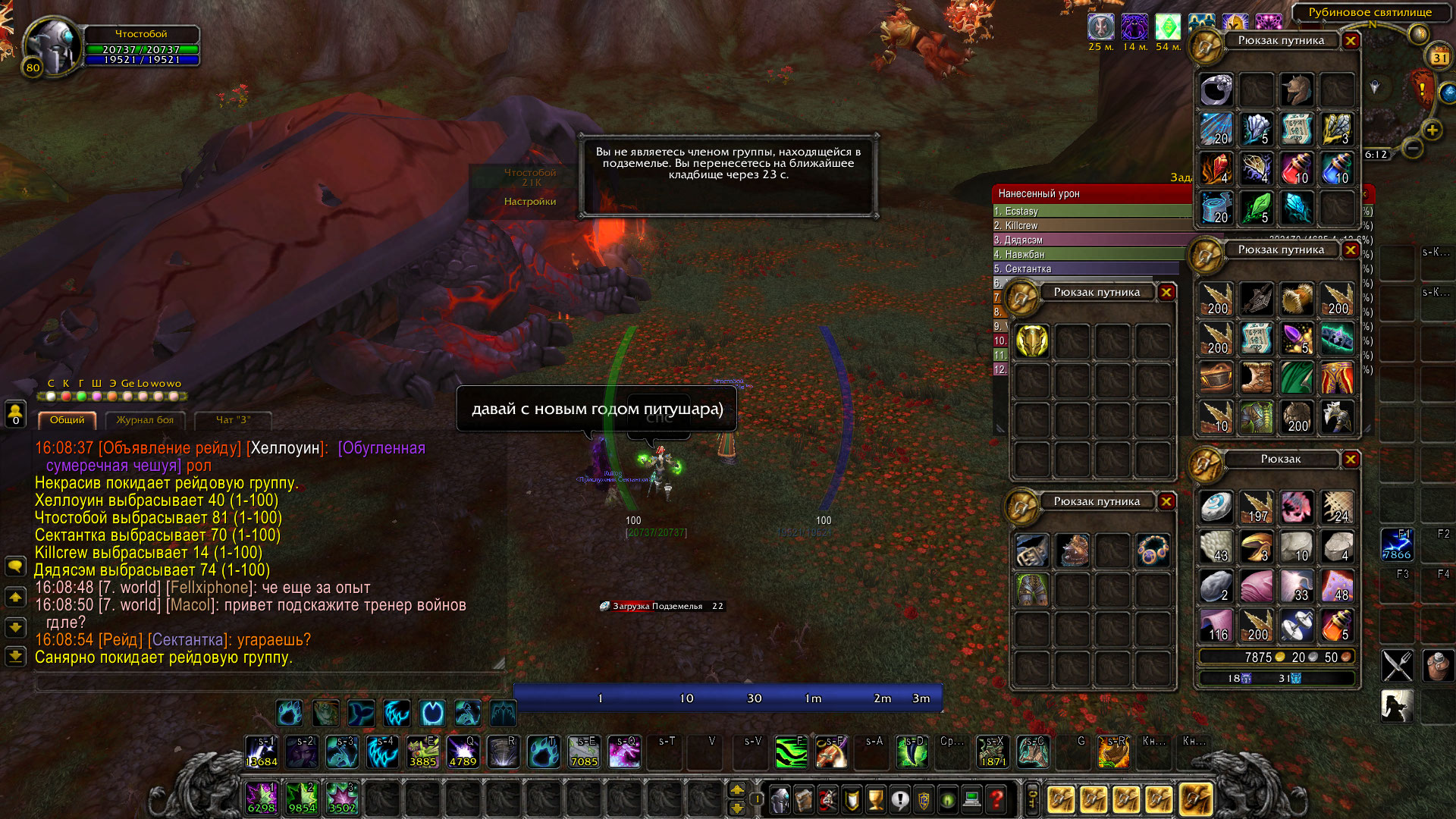
Task: Activate the green claw stripes ability on key F
Action: [x=791, y=752]
